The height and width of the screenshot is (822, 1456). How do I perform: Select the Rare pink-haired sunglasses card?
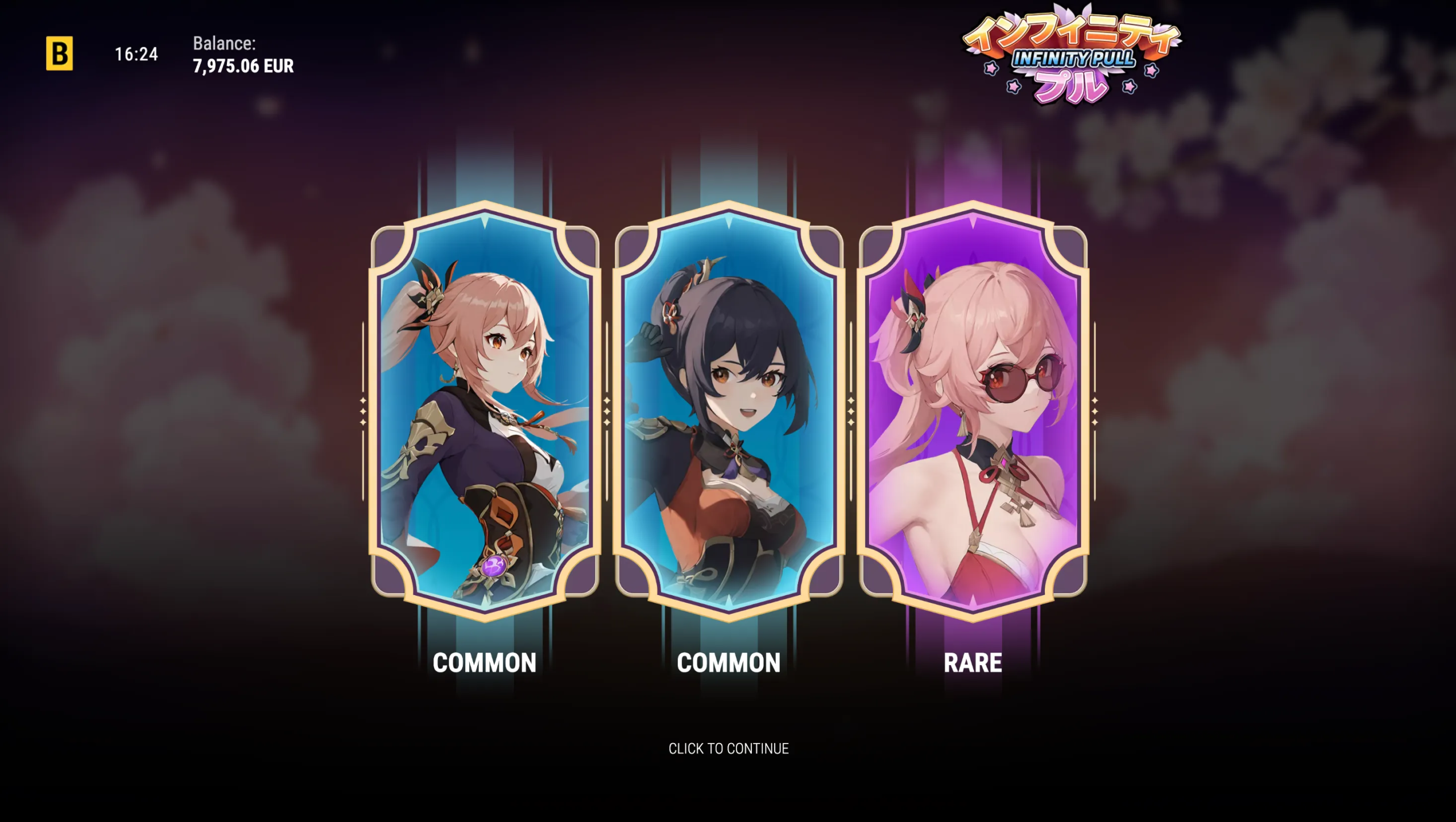pos(973,409)
